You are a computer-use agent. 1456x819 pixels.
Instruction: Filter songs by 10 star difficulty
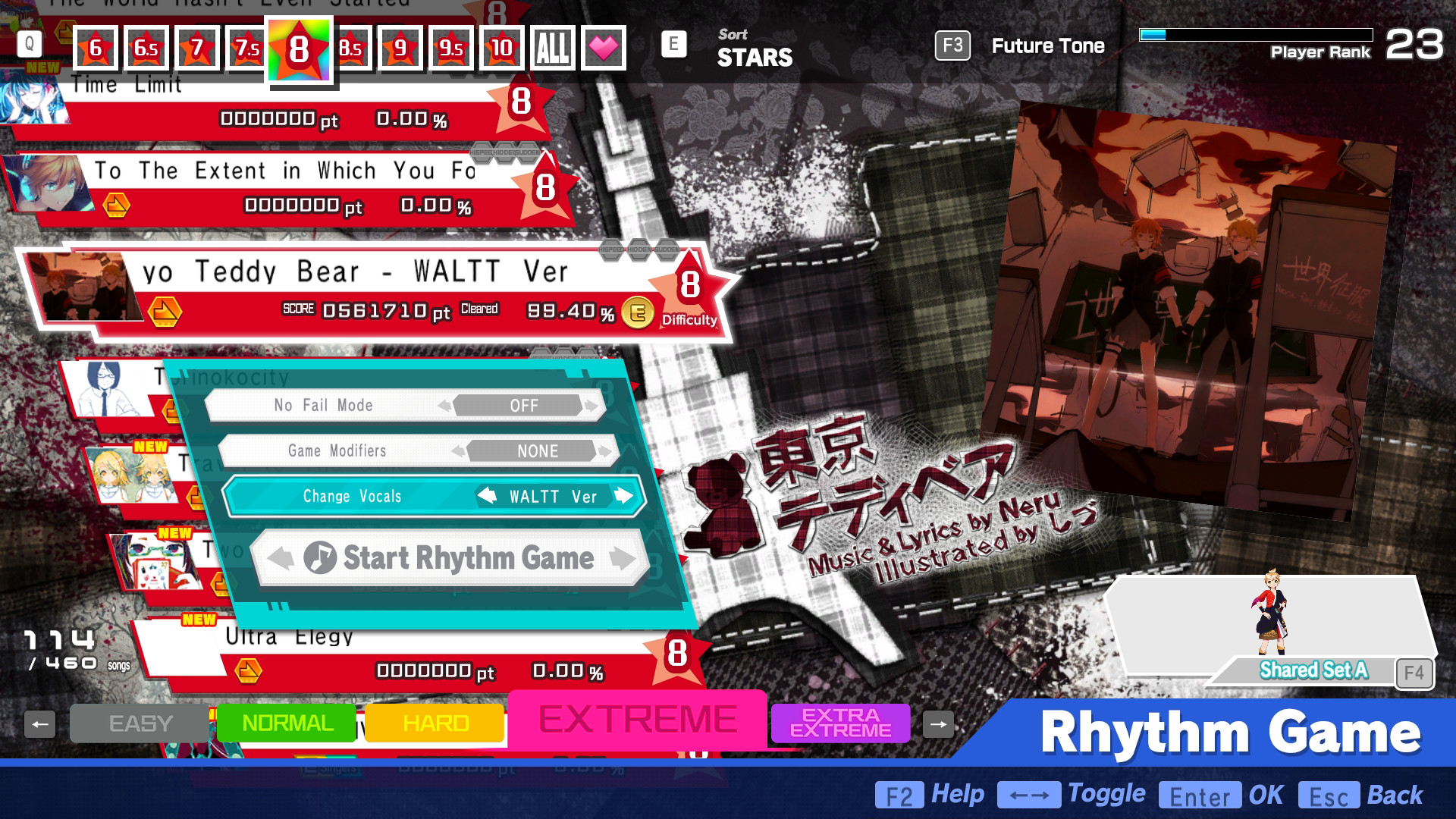tap(500, 48)
